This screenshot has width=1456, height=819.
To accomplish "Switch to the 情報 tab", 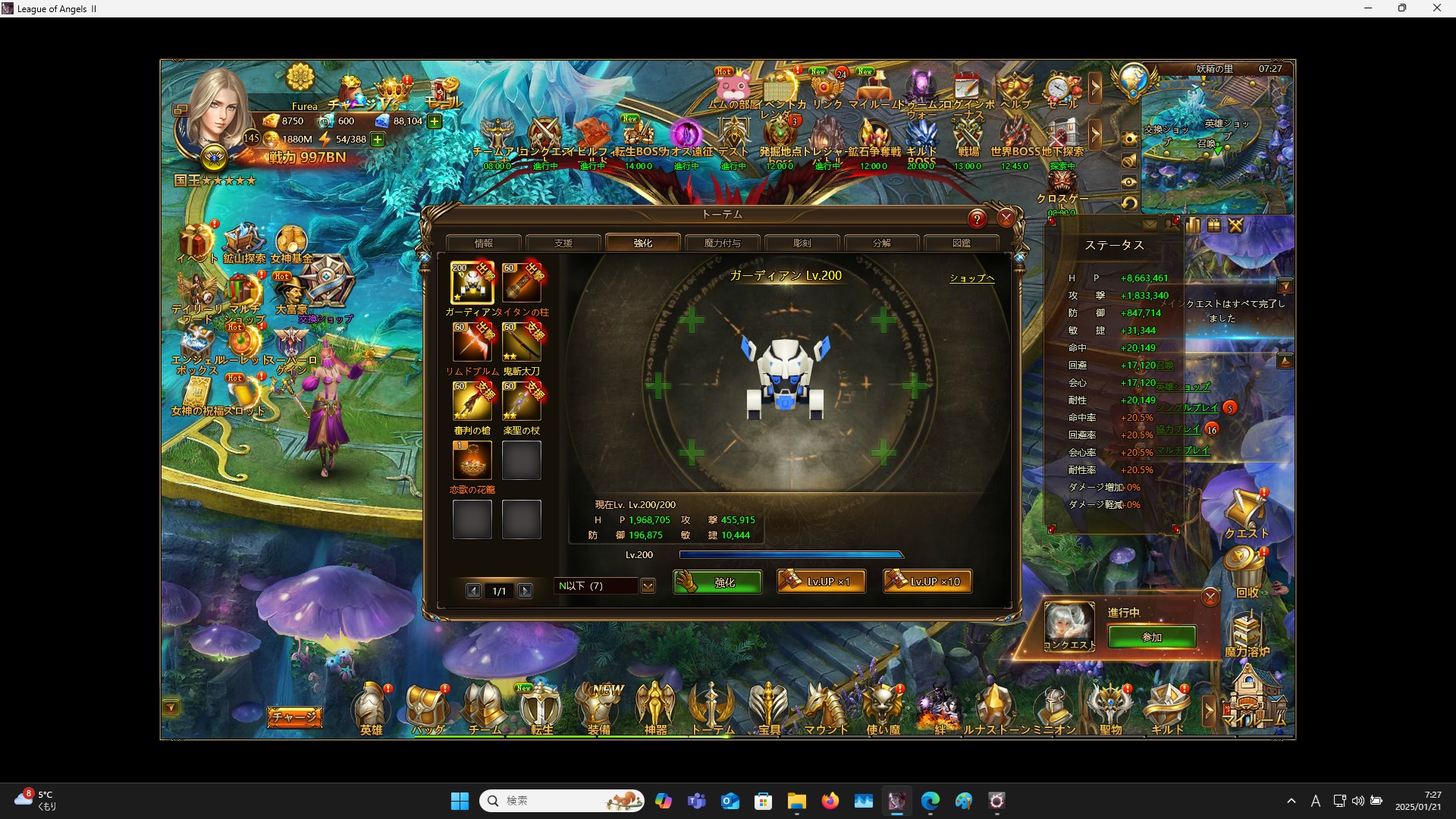I will coord(484,243).
